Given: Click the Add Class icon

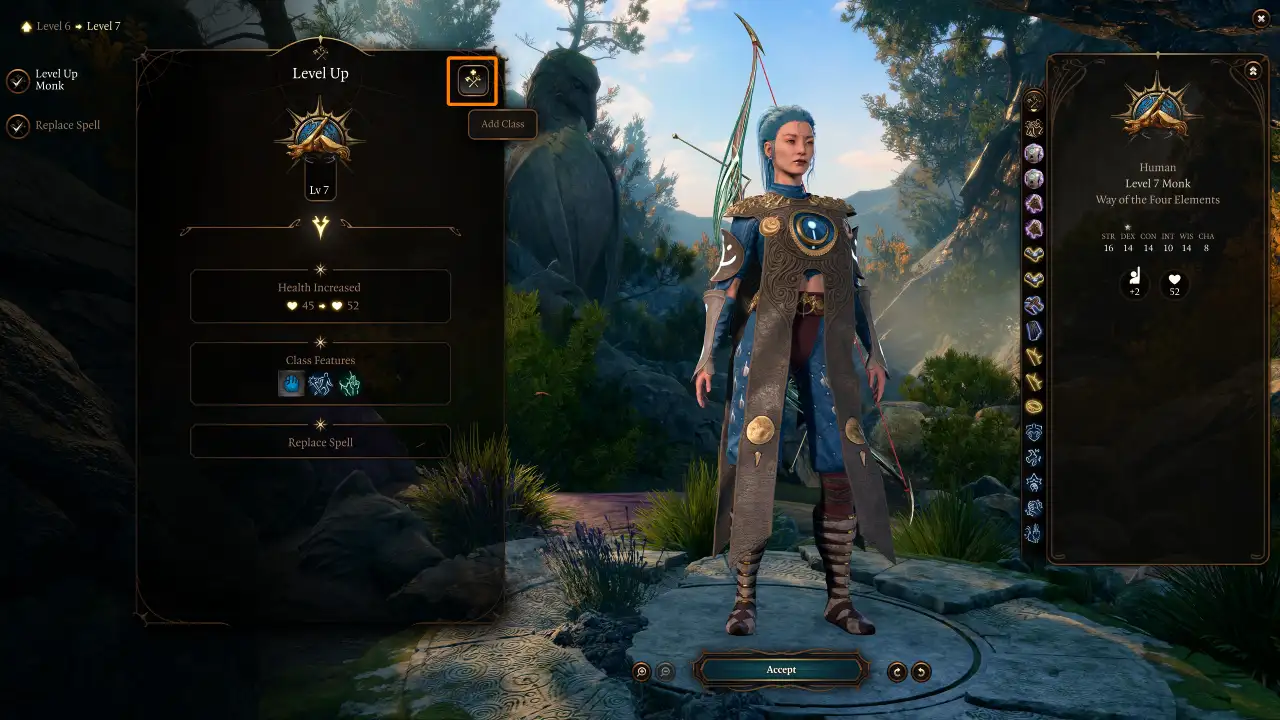Looking at the screenshot, I should pos(471,81).
